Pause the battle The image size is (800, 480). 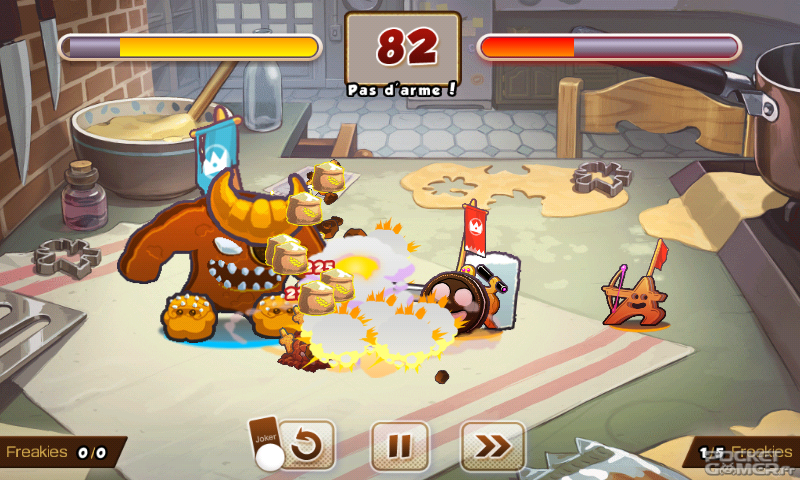[x=400, y=446]
